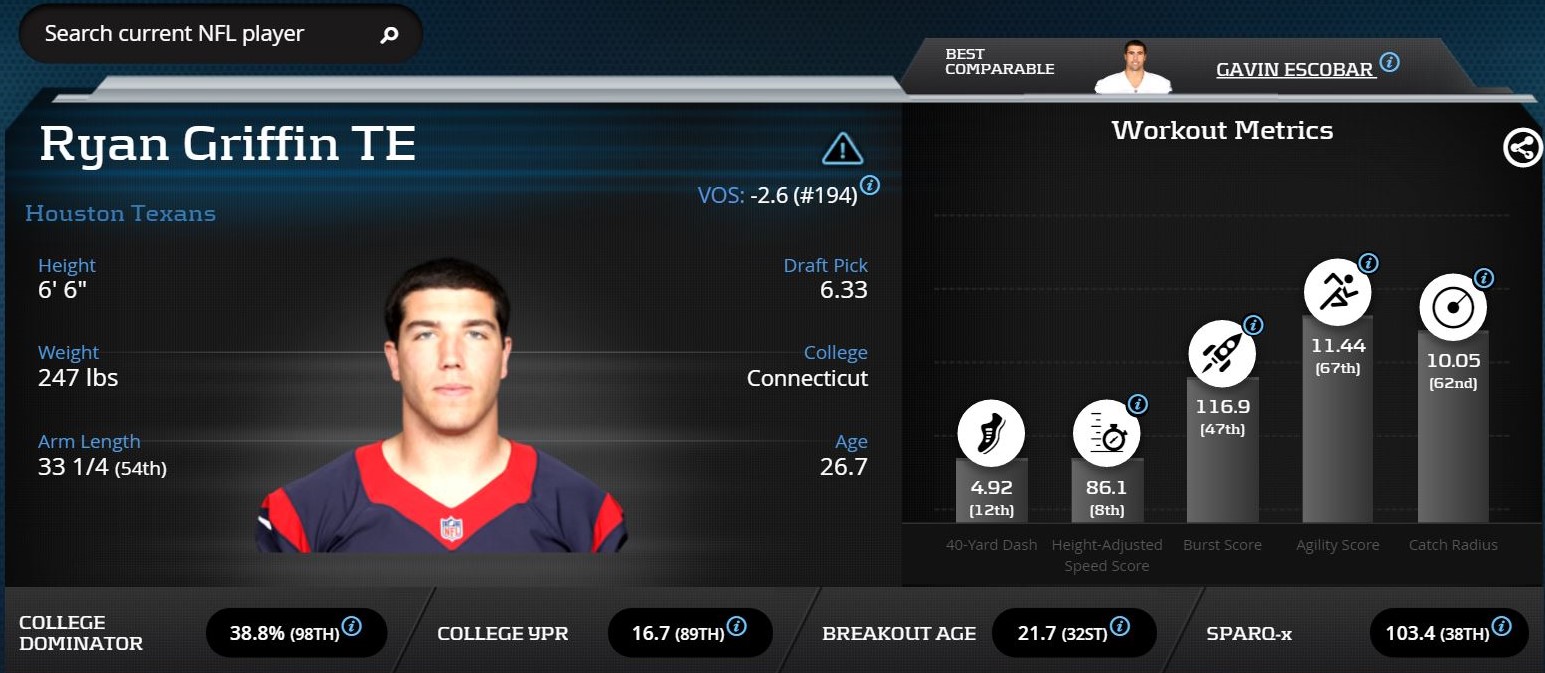Image resolution: width=1545 pixels, height=673 pixels.
Task: Click the magnifying glass search icon
Action: 389,35
